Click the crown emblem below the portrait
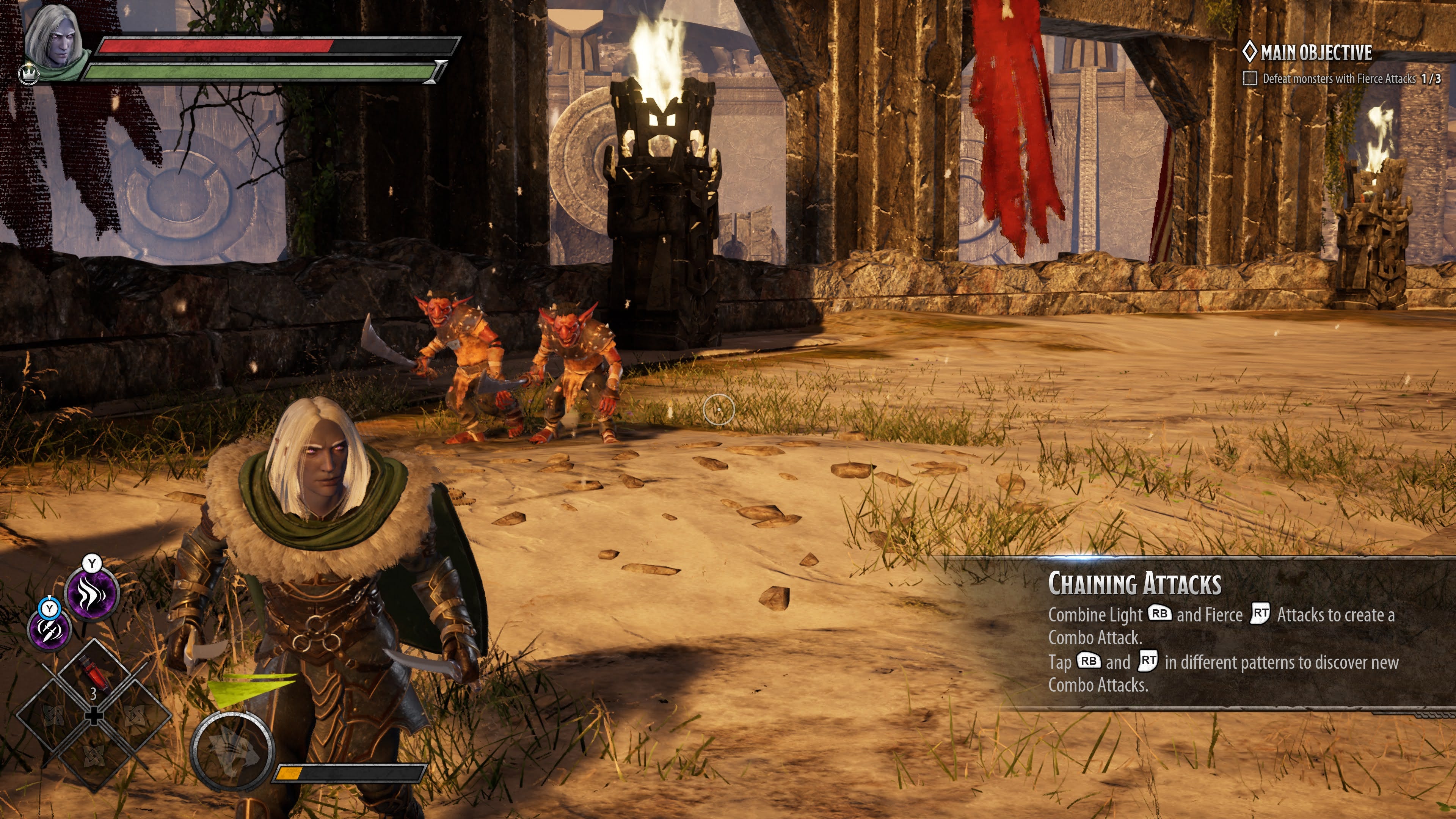 coord(27,74)
